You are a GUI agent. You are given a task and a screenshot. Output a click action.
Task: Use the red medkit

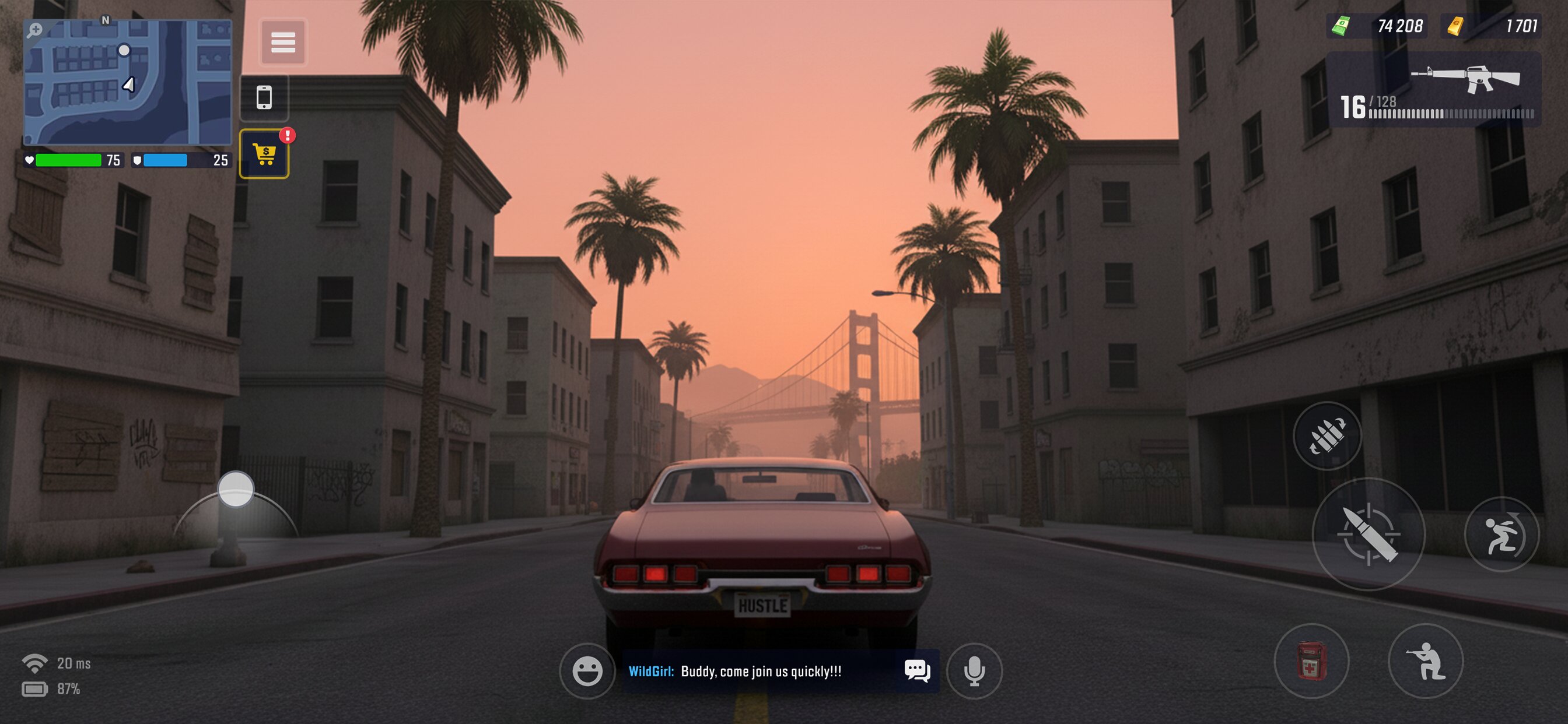[1311, 660]
